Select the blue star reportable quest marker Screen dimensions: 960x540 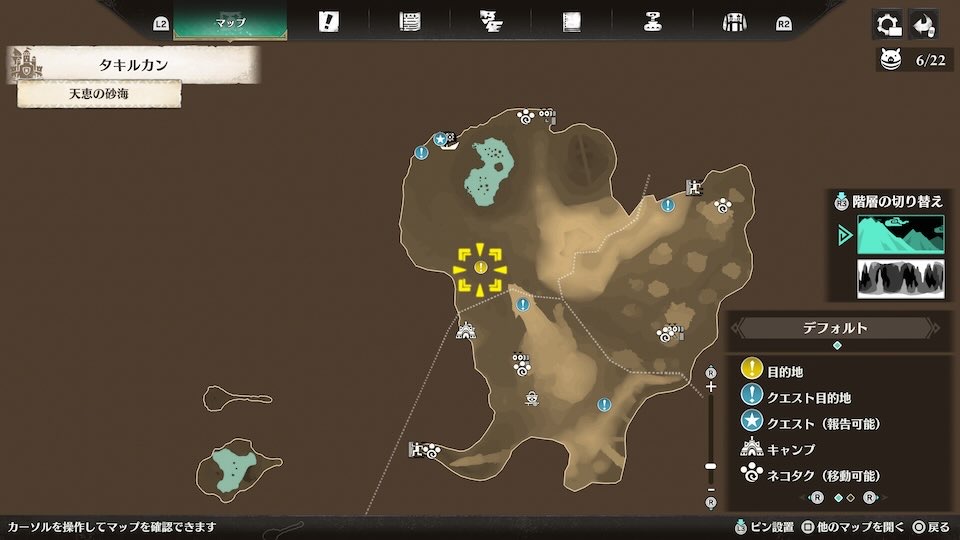pos(439,139)
